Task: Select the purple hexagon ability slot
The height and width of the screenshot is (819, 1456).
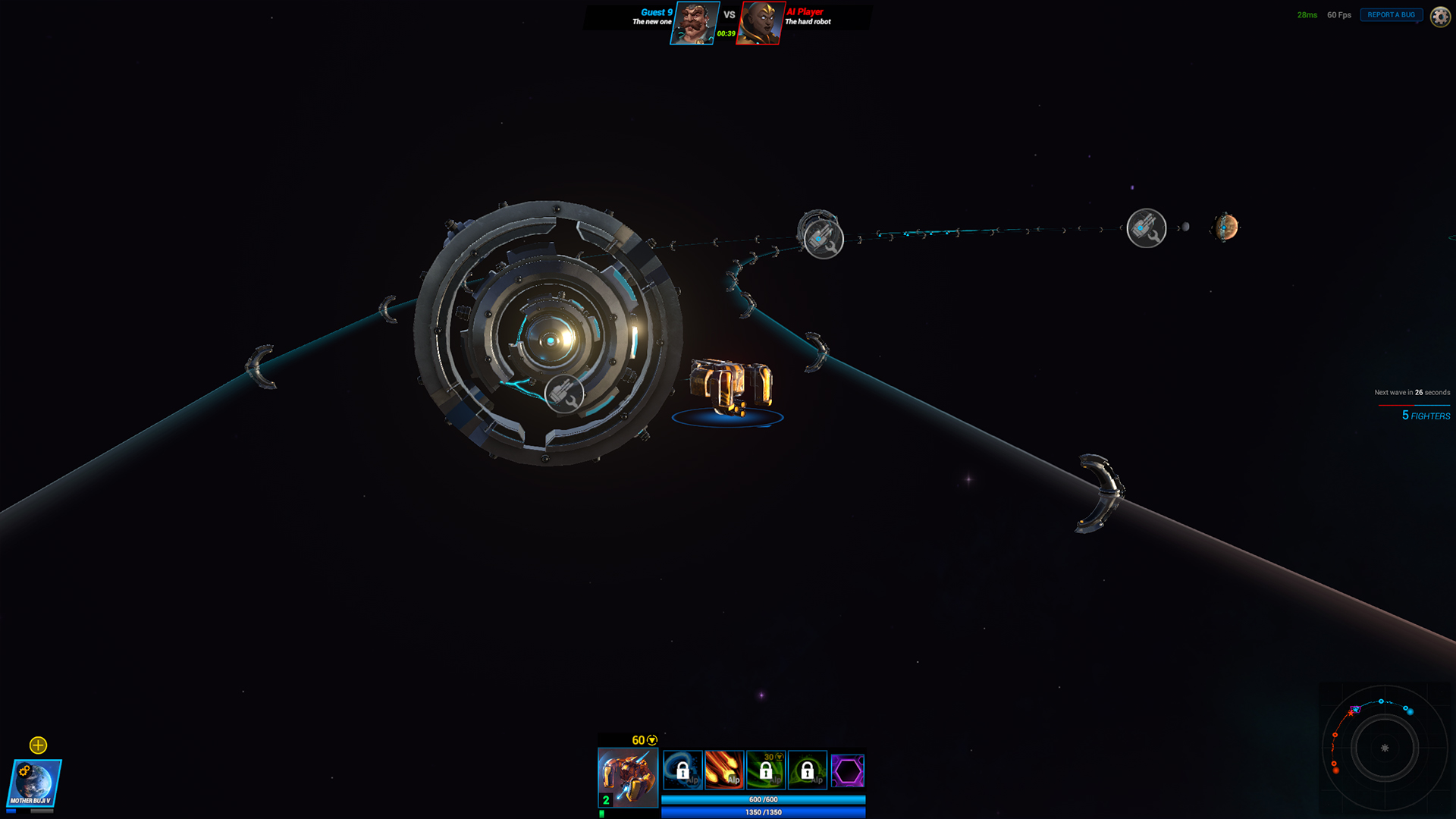Action: [x=849, y=769]
